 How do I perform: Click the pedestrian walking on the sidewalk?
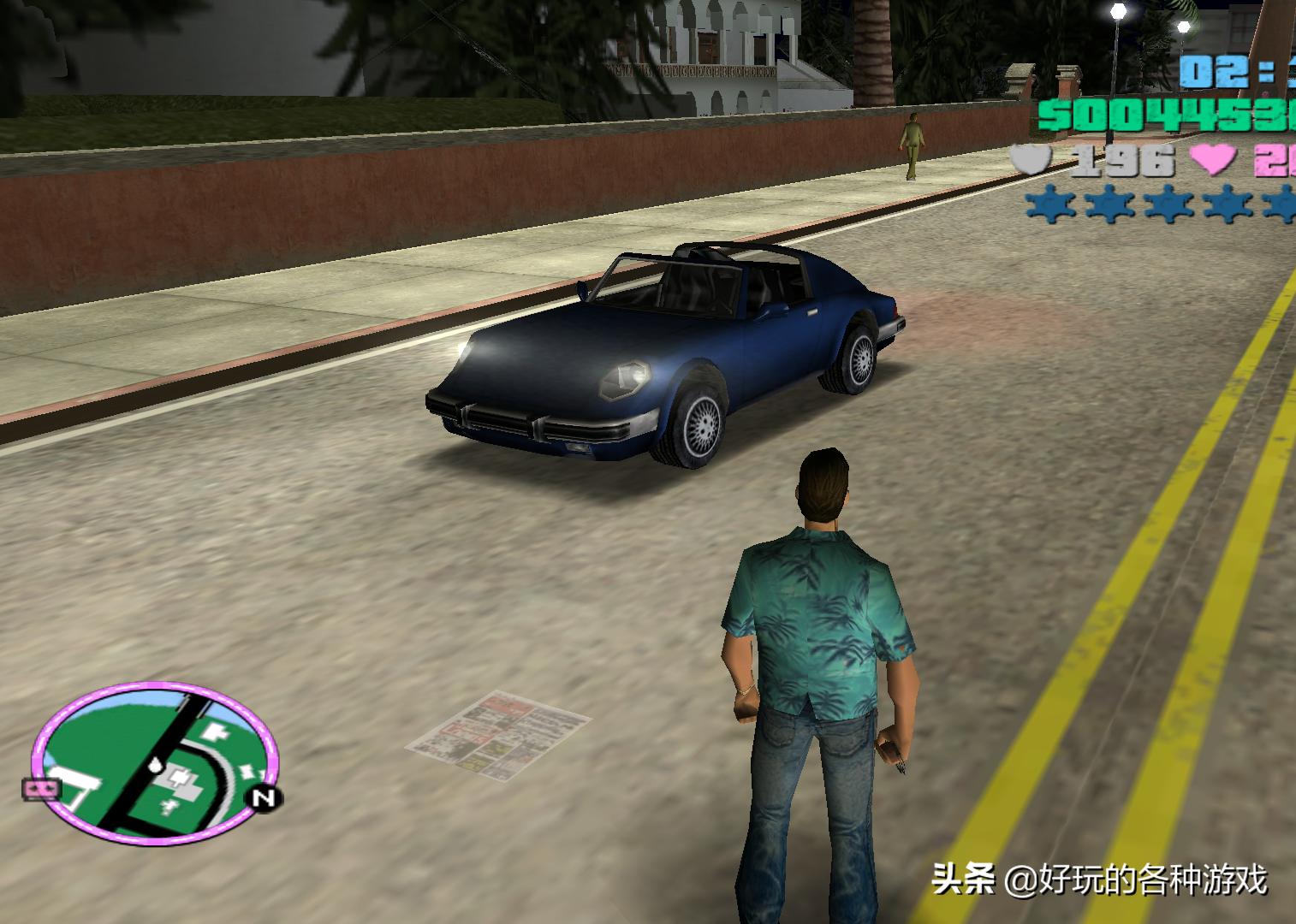point(913,141)
